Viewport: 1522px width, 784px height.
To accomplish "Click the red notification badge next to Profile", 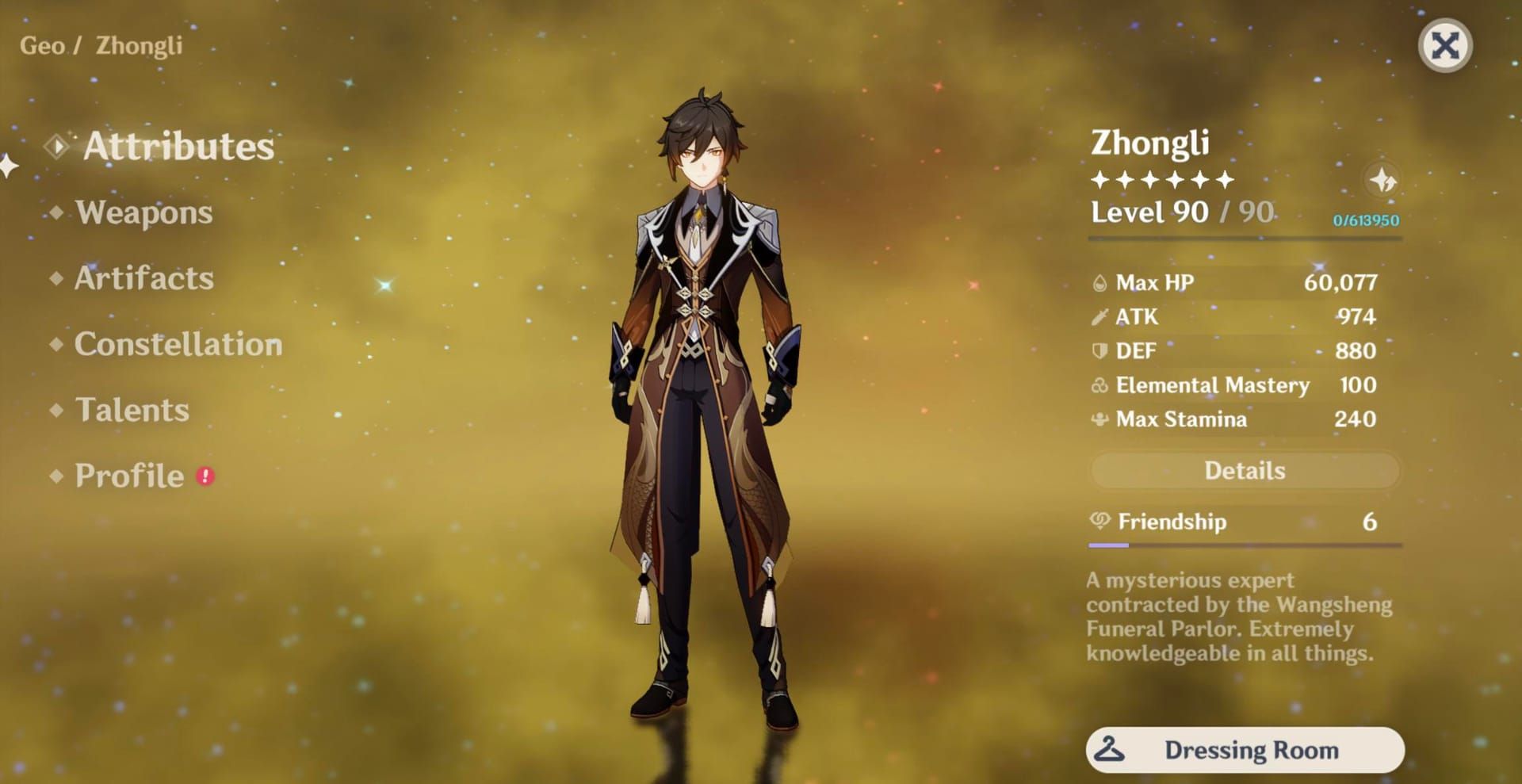I will [x=205, y=476].
